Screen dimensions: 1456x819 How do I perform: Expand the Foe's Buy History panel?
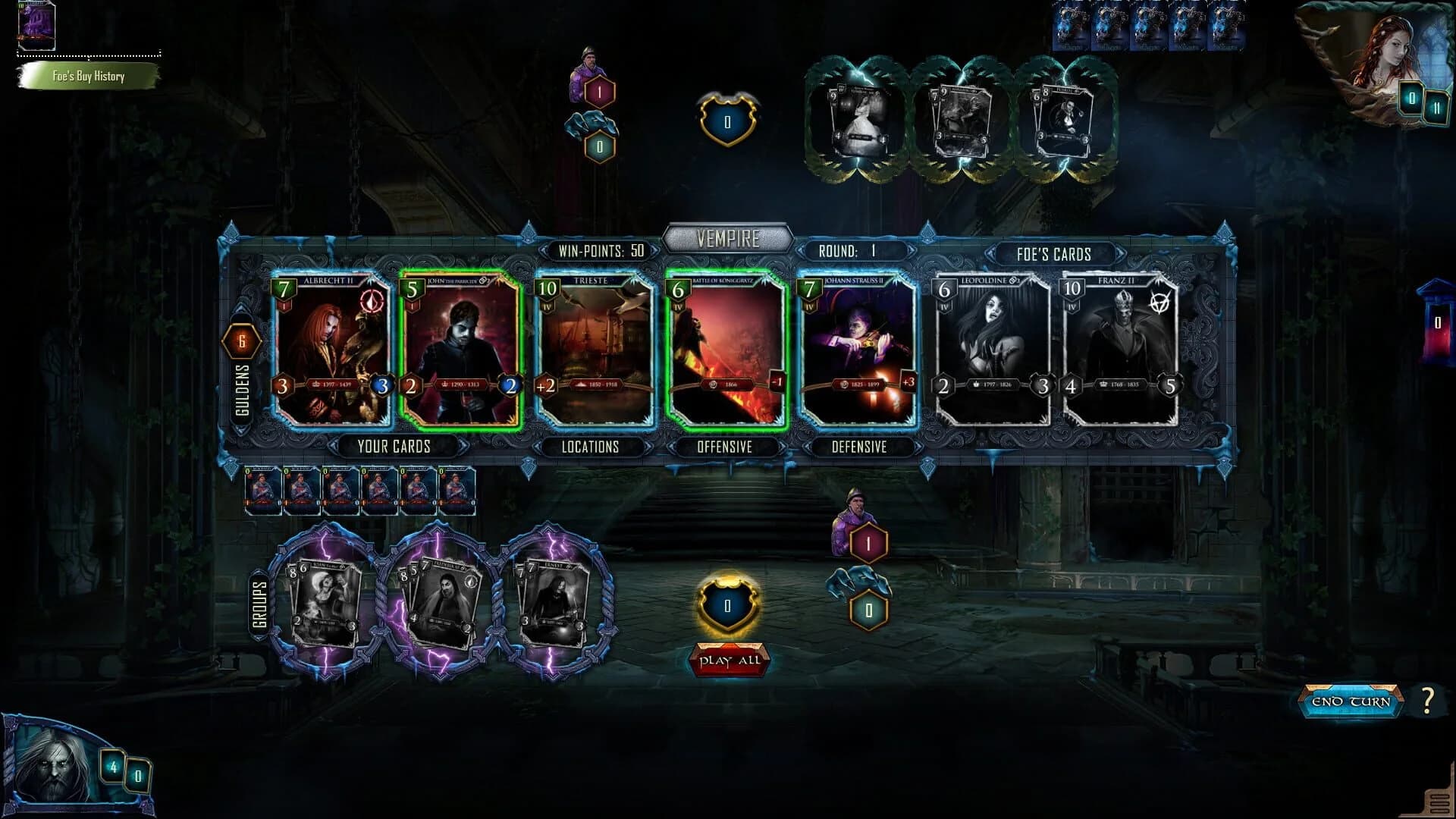tap(89, 77)
